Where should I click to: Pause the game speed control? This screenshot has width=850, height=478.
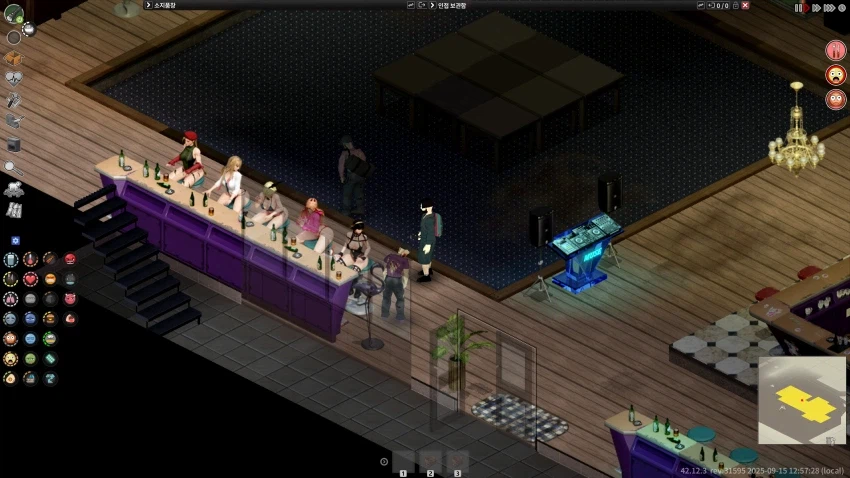point(798,7)
